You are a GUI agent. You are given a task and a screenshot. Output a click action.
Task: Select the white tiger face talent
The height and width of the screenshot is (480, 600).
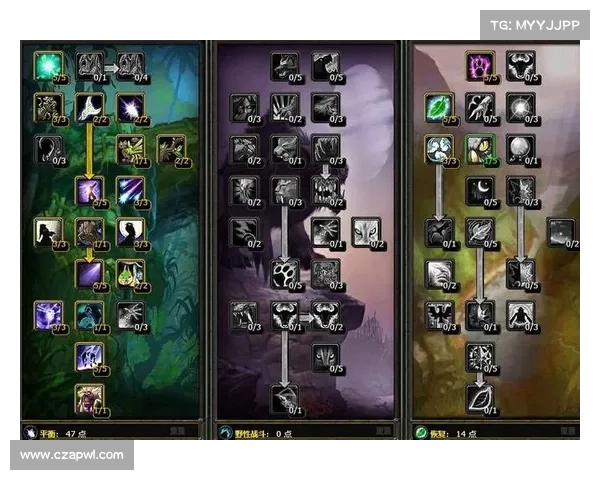point(364,232)
